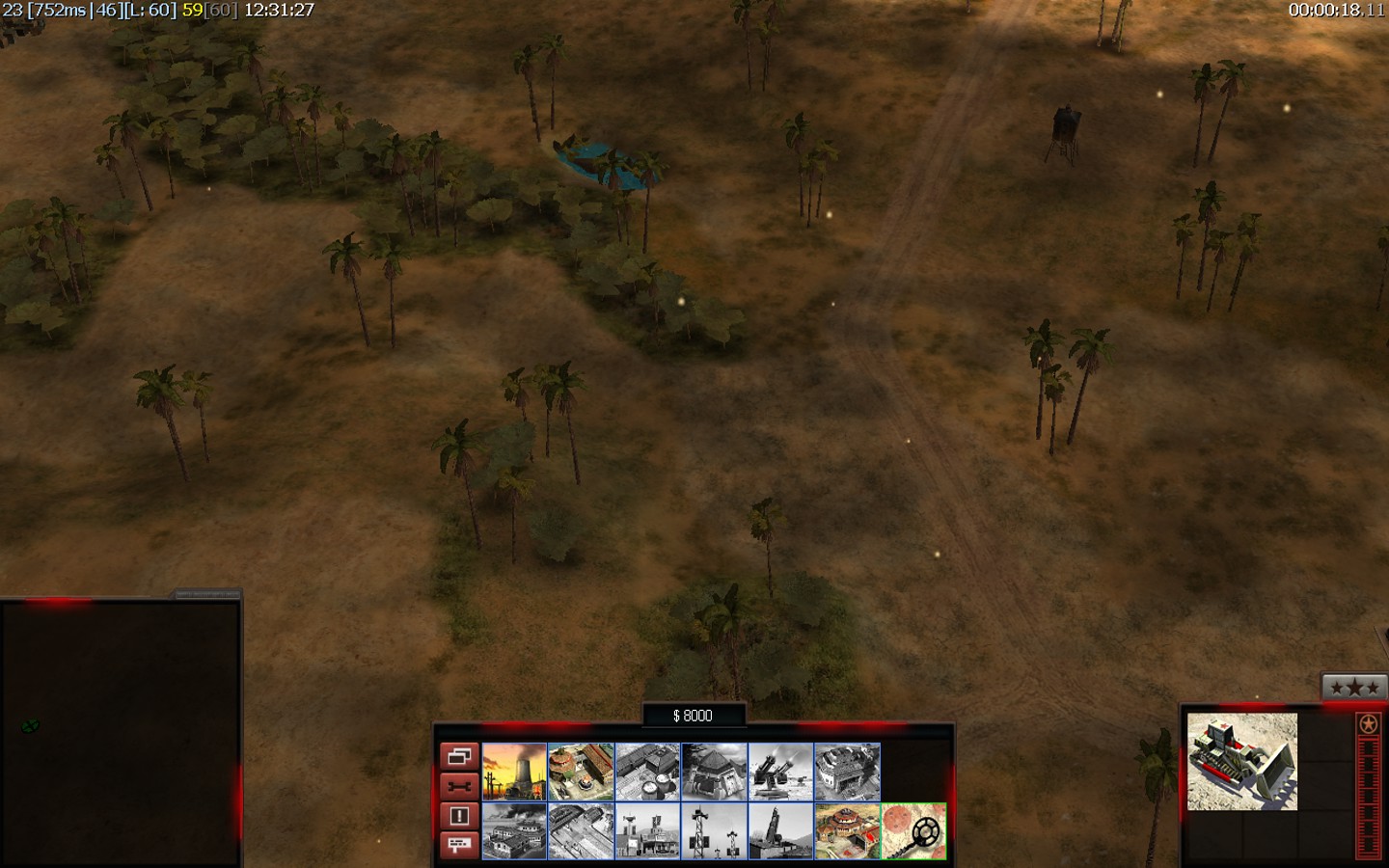Screen dimensions: 1389x868
Task: Select the Supply Center with storage tanks
Action: (647, 772)
